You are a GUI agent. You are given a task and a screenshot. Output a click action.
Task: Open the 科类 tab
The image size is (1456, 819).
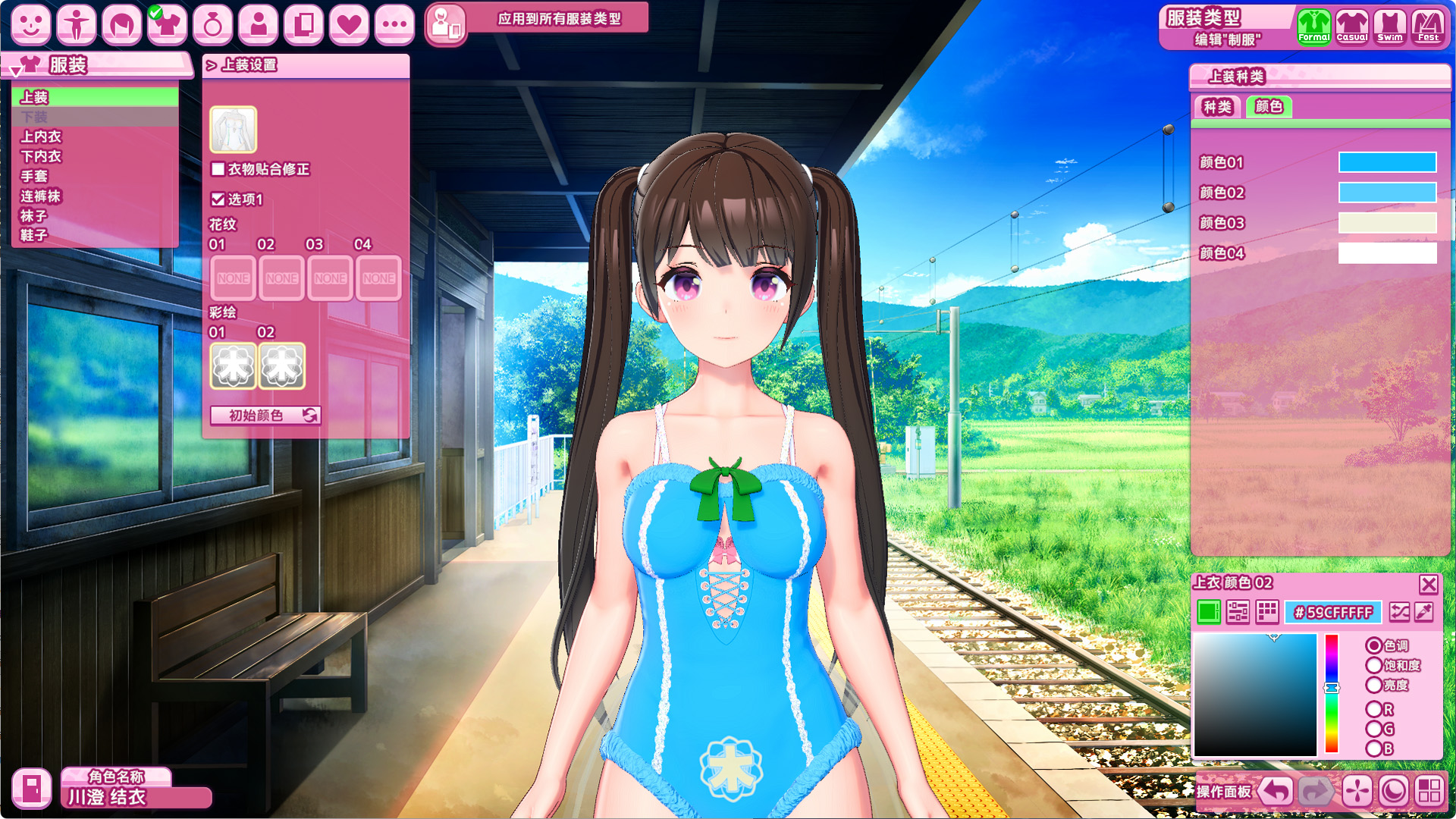(1217, 107)
